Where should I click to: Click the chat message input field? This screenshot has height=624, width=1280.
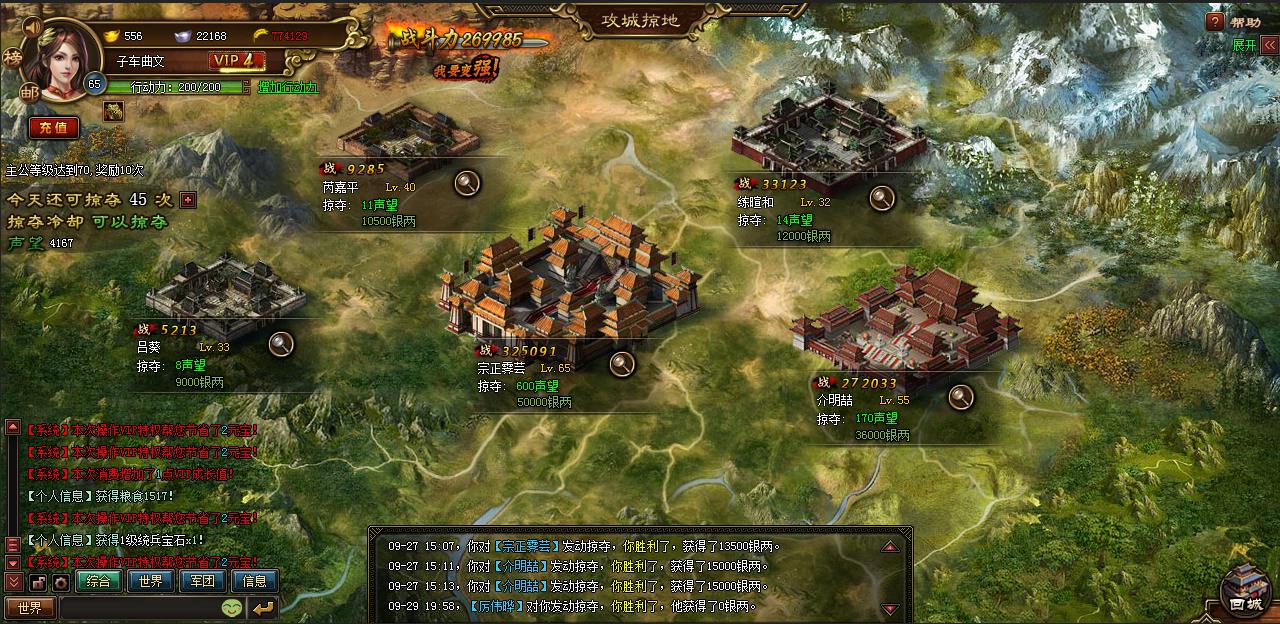(x=138, y=607)
